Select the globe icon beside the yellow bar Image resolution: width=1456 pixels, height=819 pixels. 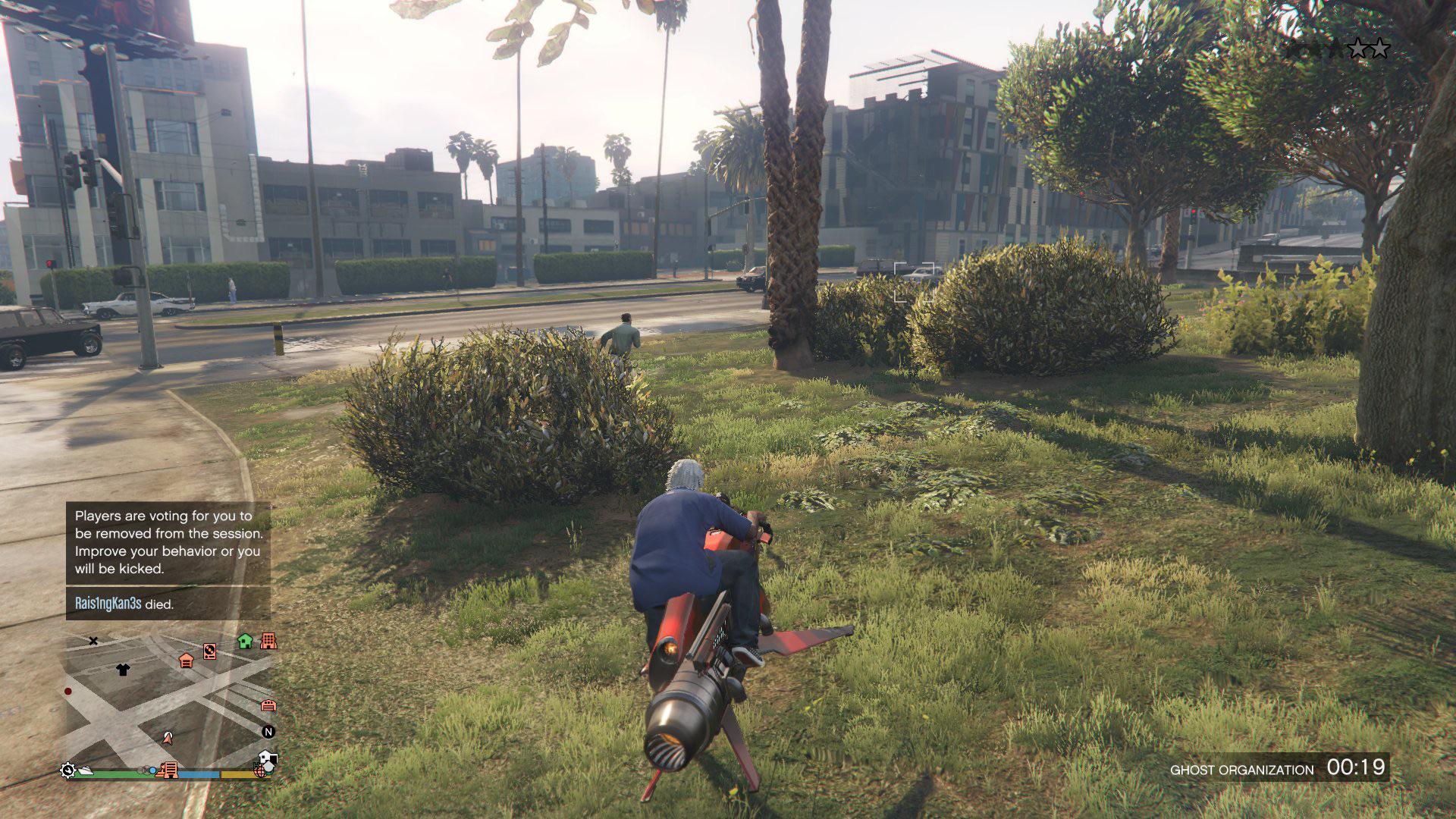pos(261,770)
